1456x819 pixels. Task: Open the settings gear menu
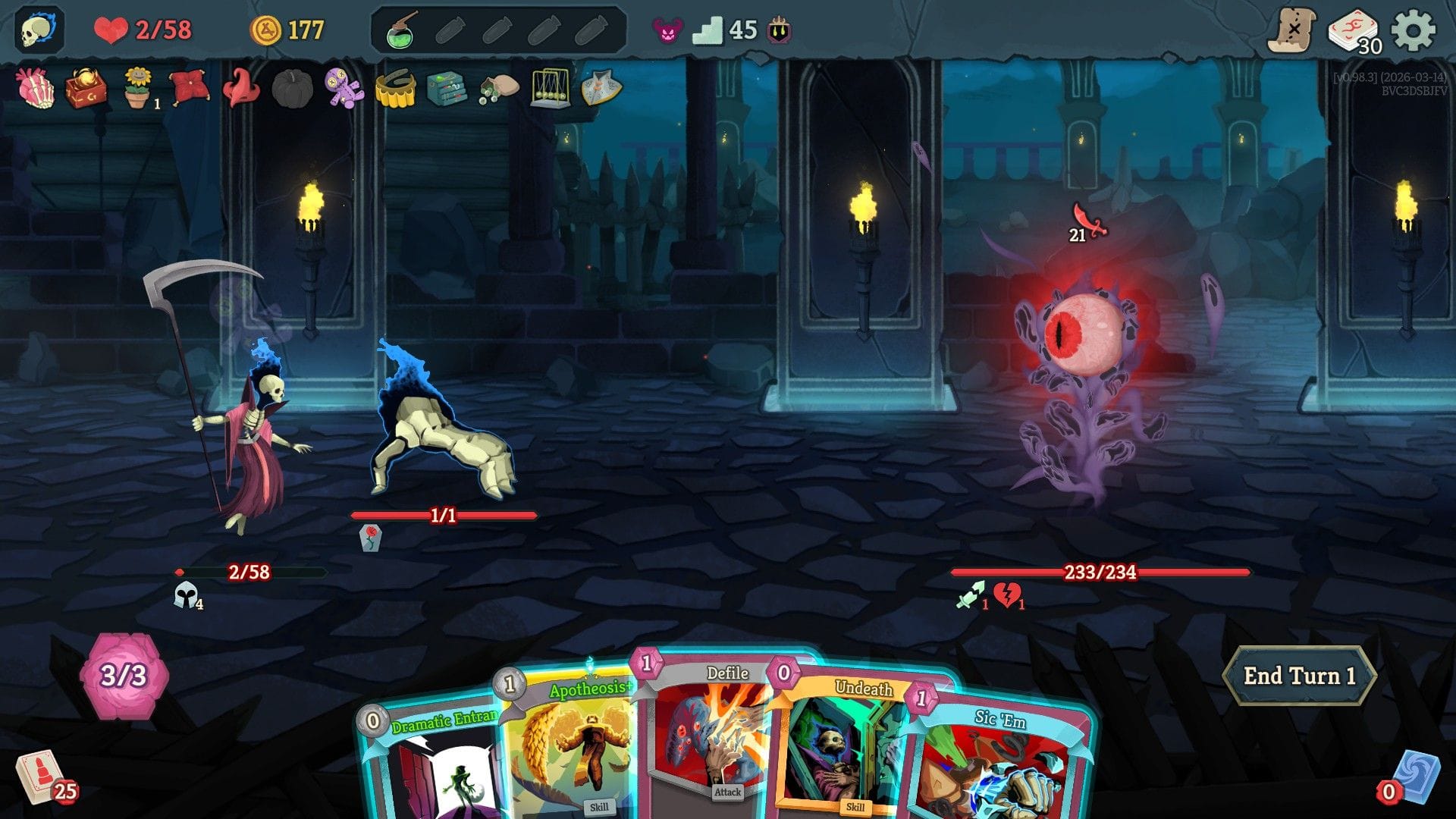click(x=1413, y=30)
